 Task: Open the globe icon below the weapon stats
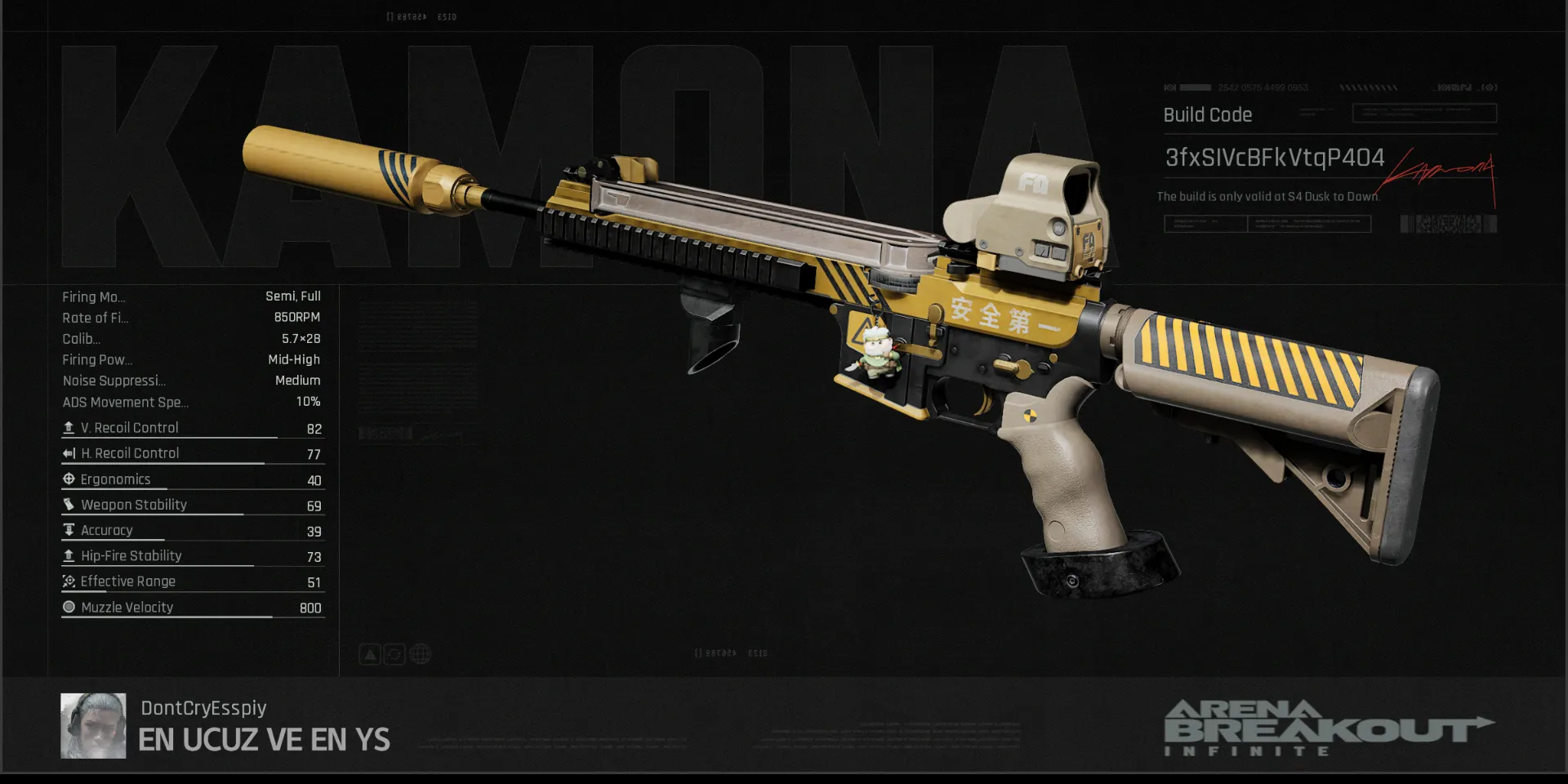point(418,653)
